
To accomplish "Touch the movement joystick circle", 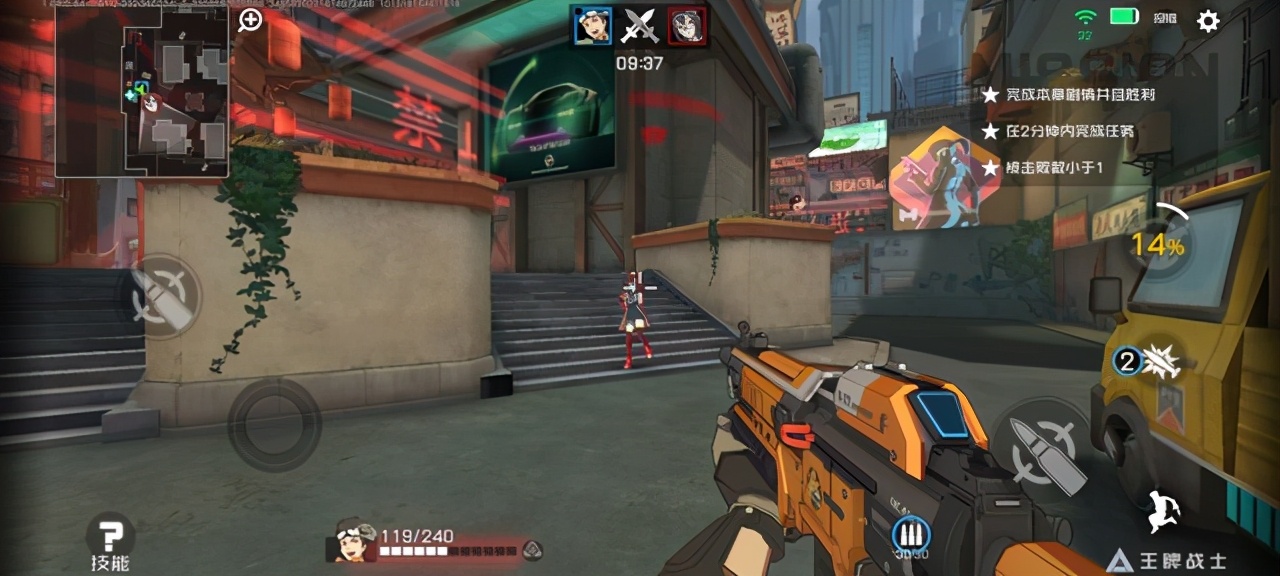I will point(274,425).
